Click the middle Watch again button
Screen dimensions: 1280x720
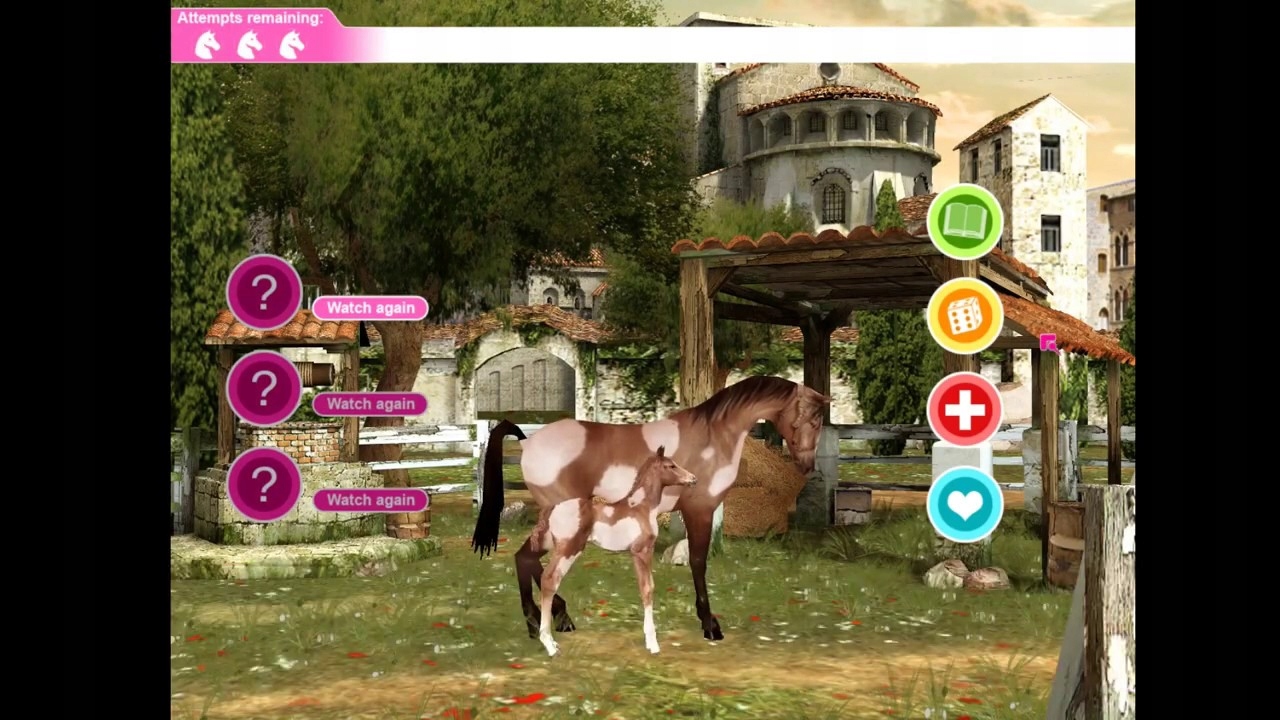coord(370,403)
